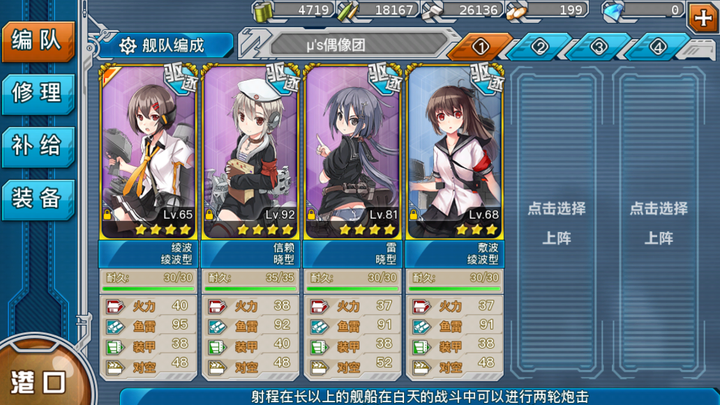
Task: Switch to fleet tab 2
Action: tap(540, 47)
